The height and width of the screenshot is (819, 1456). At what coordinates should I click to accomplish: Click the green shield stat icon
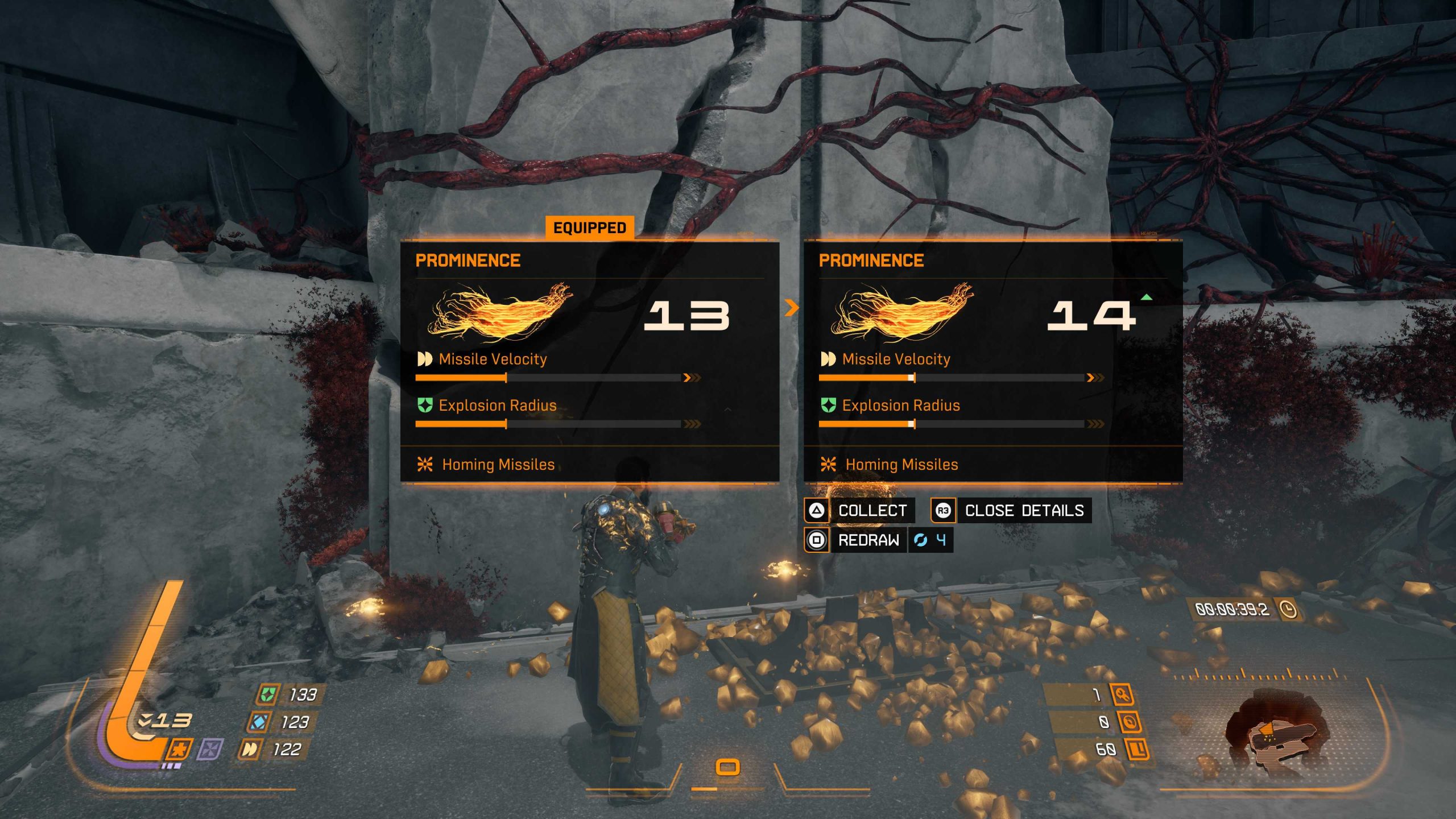point(267,694)
